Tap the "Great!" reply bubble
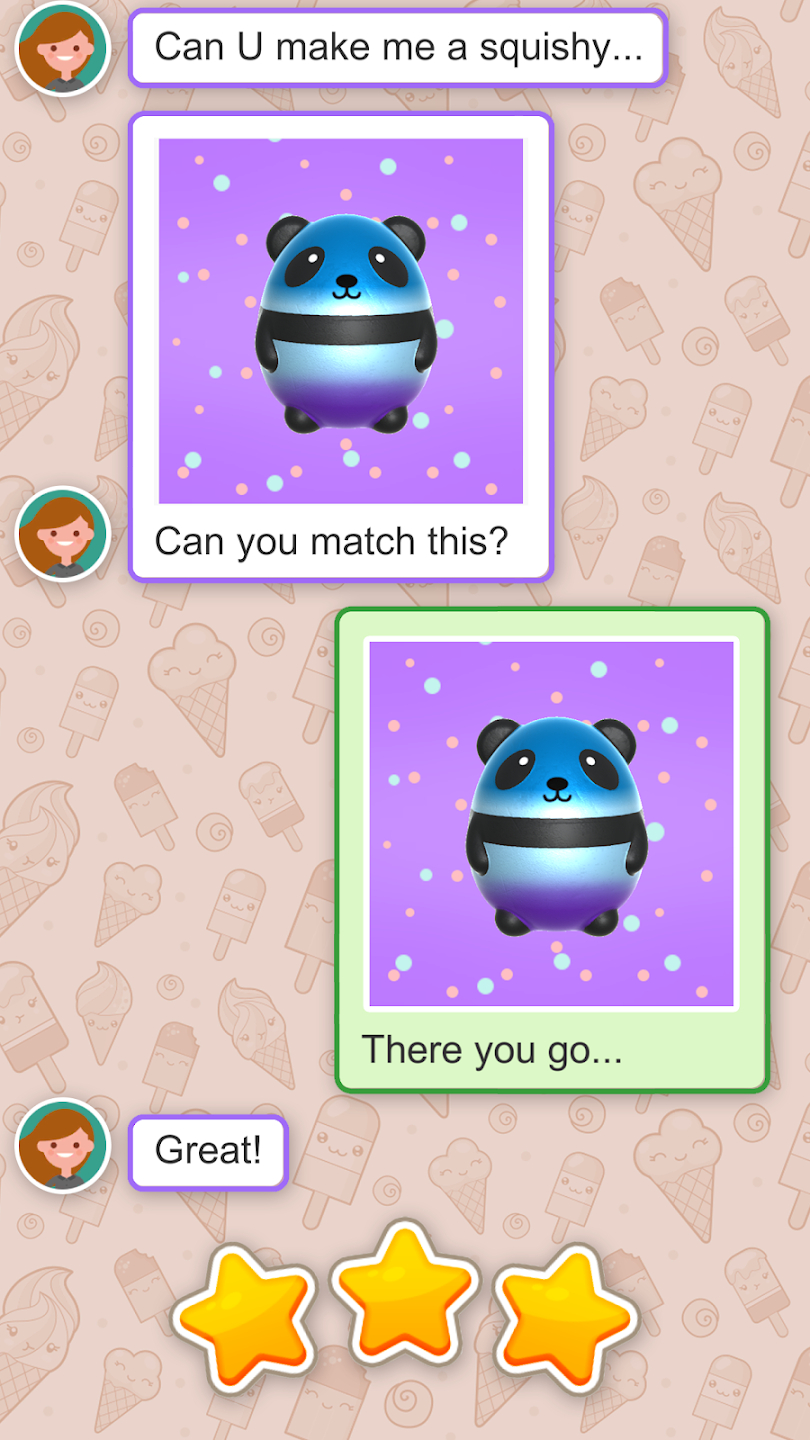This screenshot has height=1440, width=810. point(208,1152)
